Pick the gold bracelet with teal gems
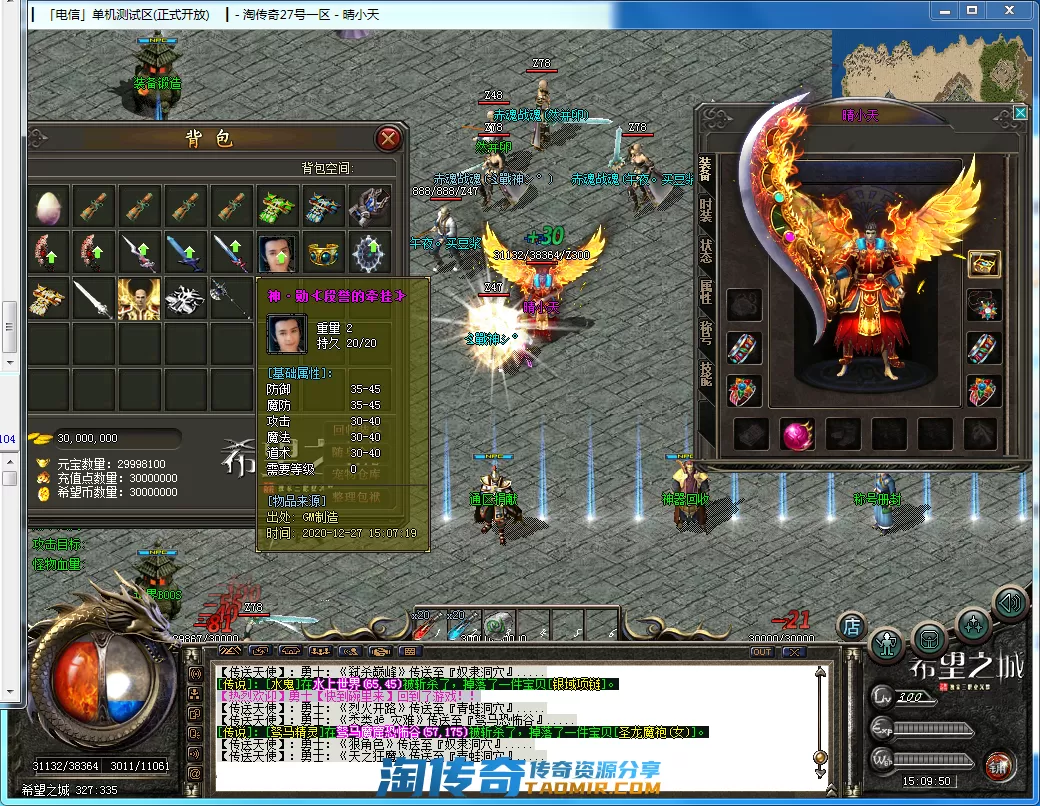The height and width of the screenshot is (806, 1040). tap(323, 252)
